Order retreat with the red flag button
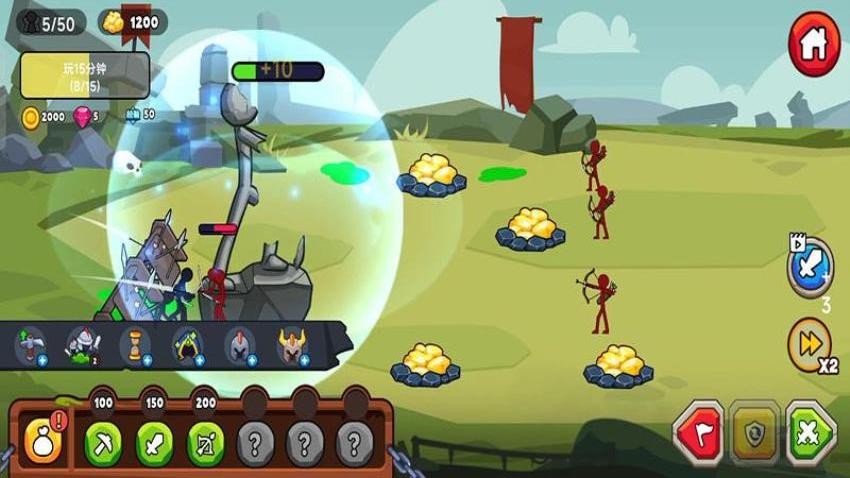 [698, 433]
